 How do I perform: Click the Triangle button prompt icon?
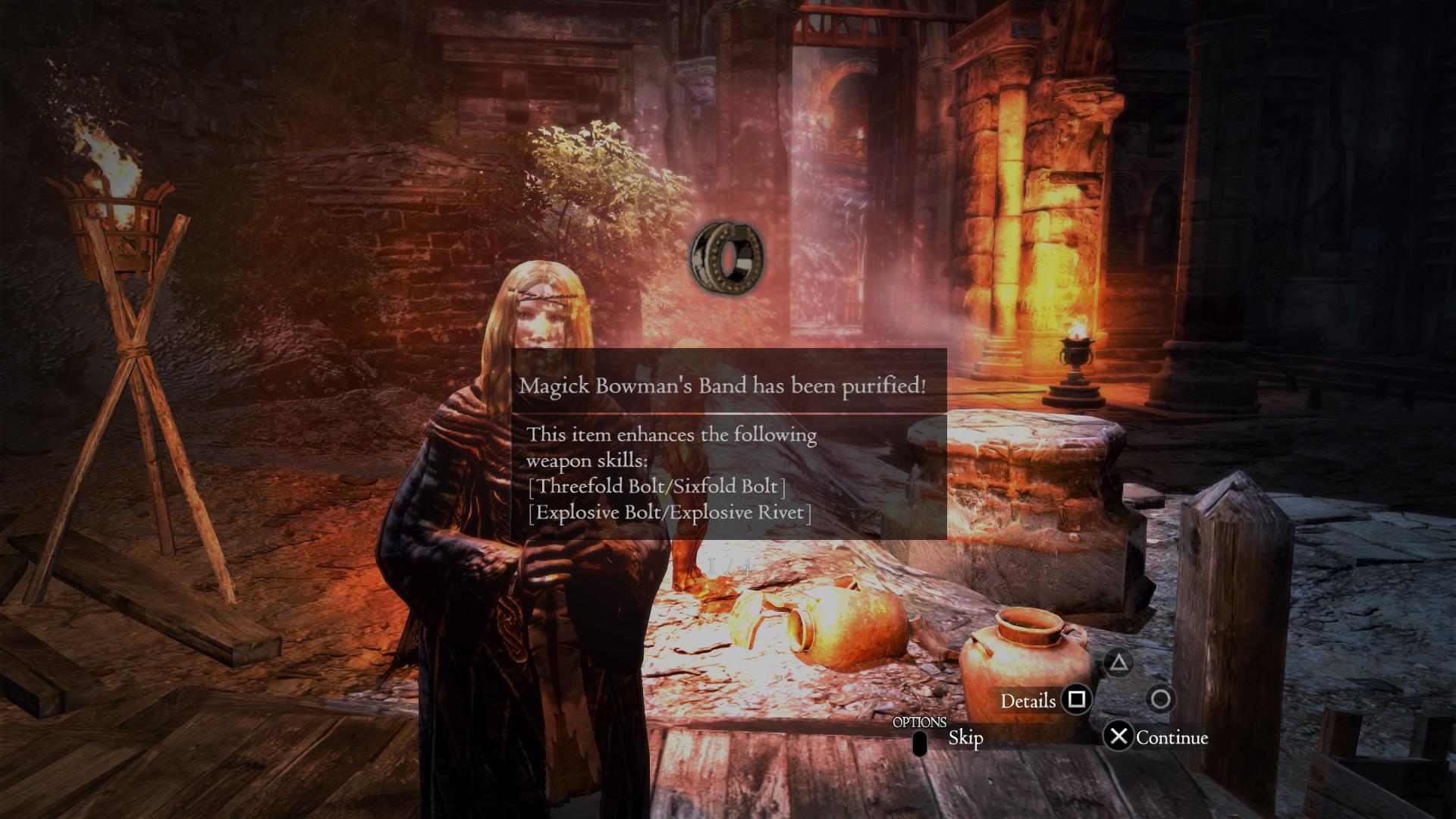1120,661
